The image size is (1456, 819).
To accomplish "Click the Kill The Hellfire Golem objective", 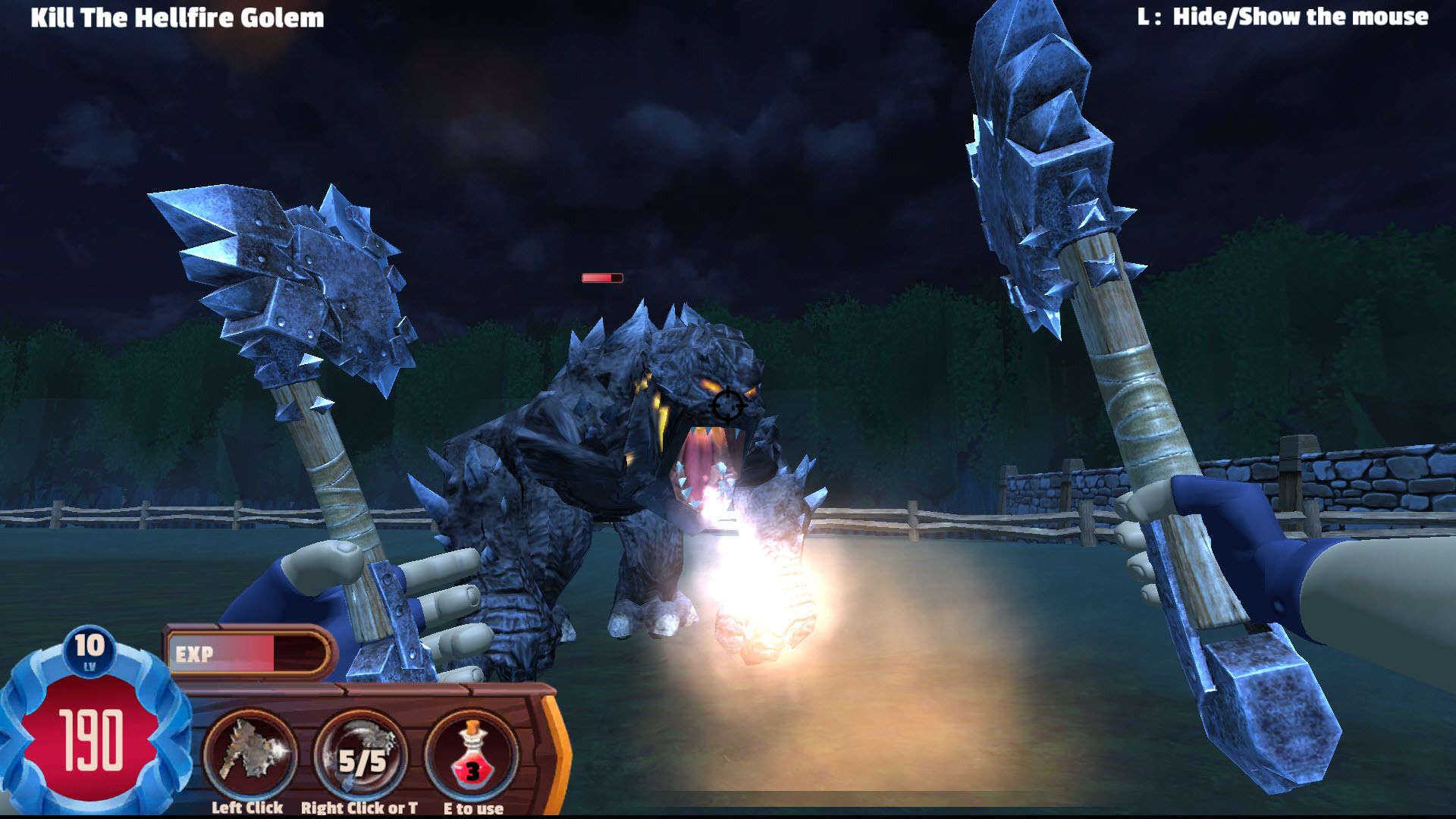I will tap(177, 17).
